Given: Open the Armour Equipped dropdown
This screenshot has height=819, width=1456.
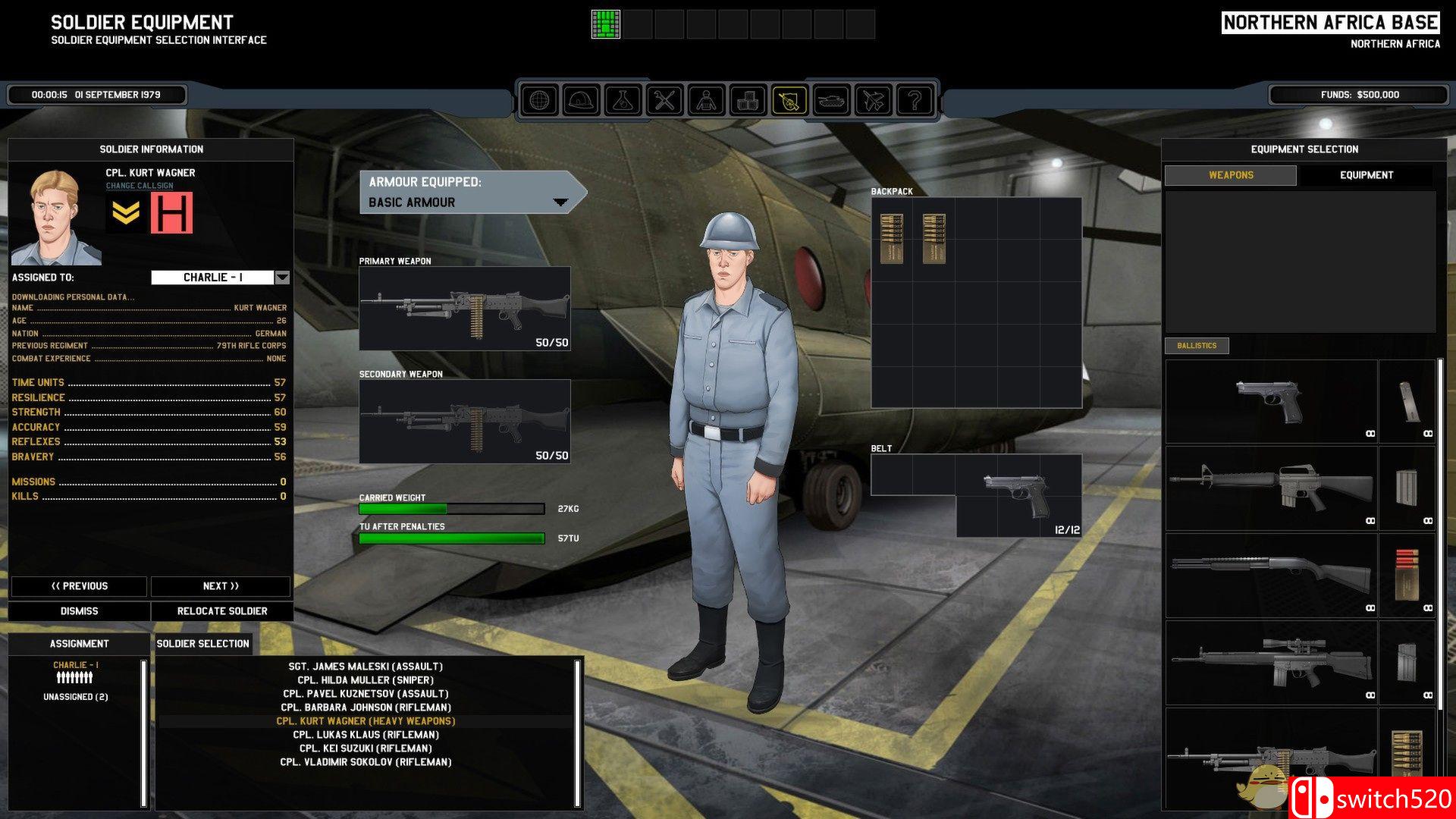Looking at the screenshot, I should [x=561, y=202].
